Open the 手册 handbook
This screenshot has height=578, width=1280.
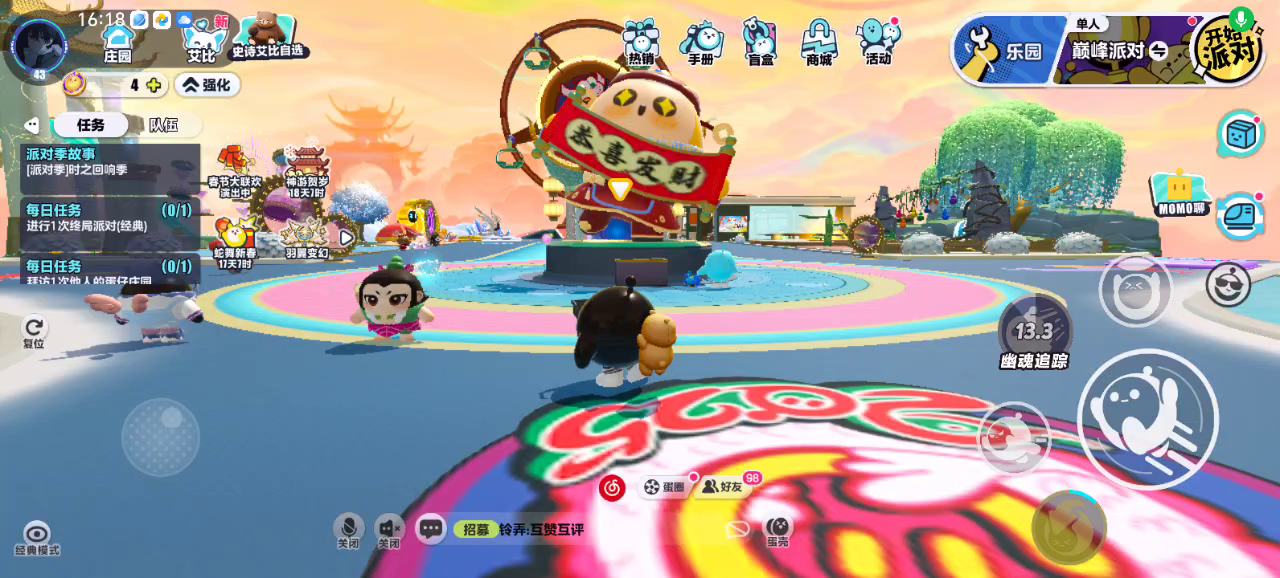[x=701, y=42]
